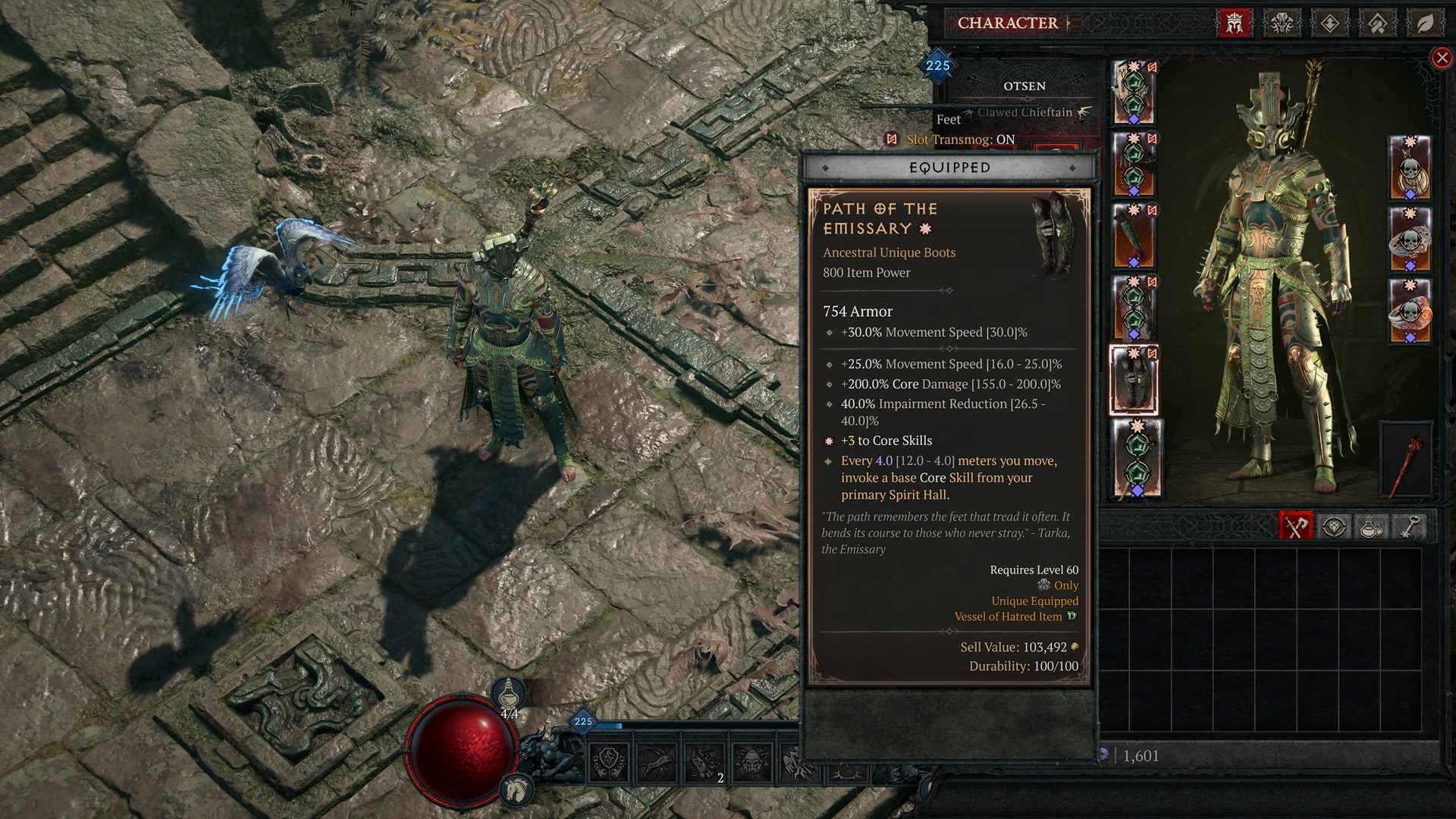1456x819 pixels.
Task: Click the lower skull ring with orange gem
Action: point(1409,311)
